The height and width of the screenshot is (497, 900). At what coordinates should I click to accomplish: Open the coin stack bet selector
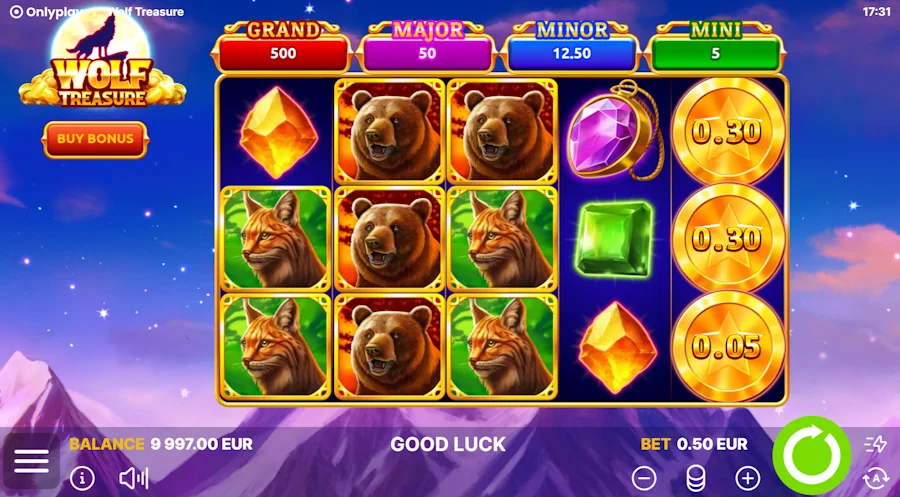pyautogui.click(x=695, y=478)
